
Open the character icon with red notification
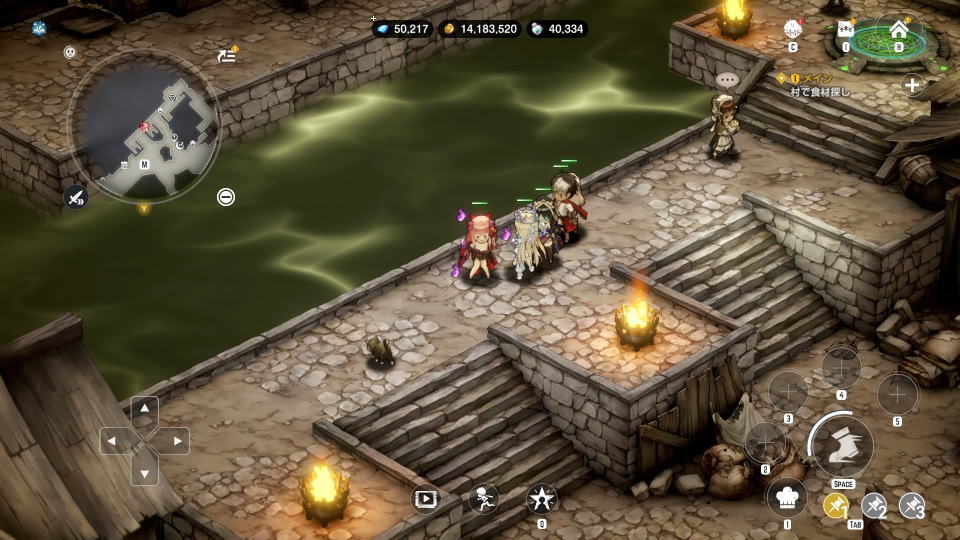pos(793,30)
